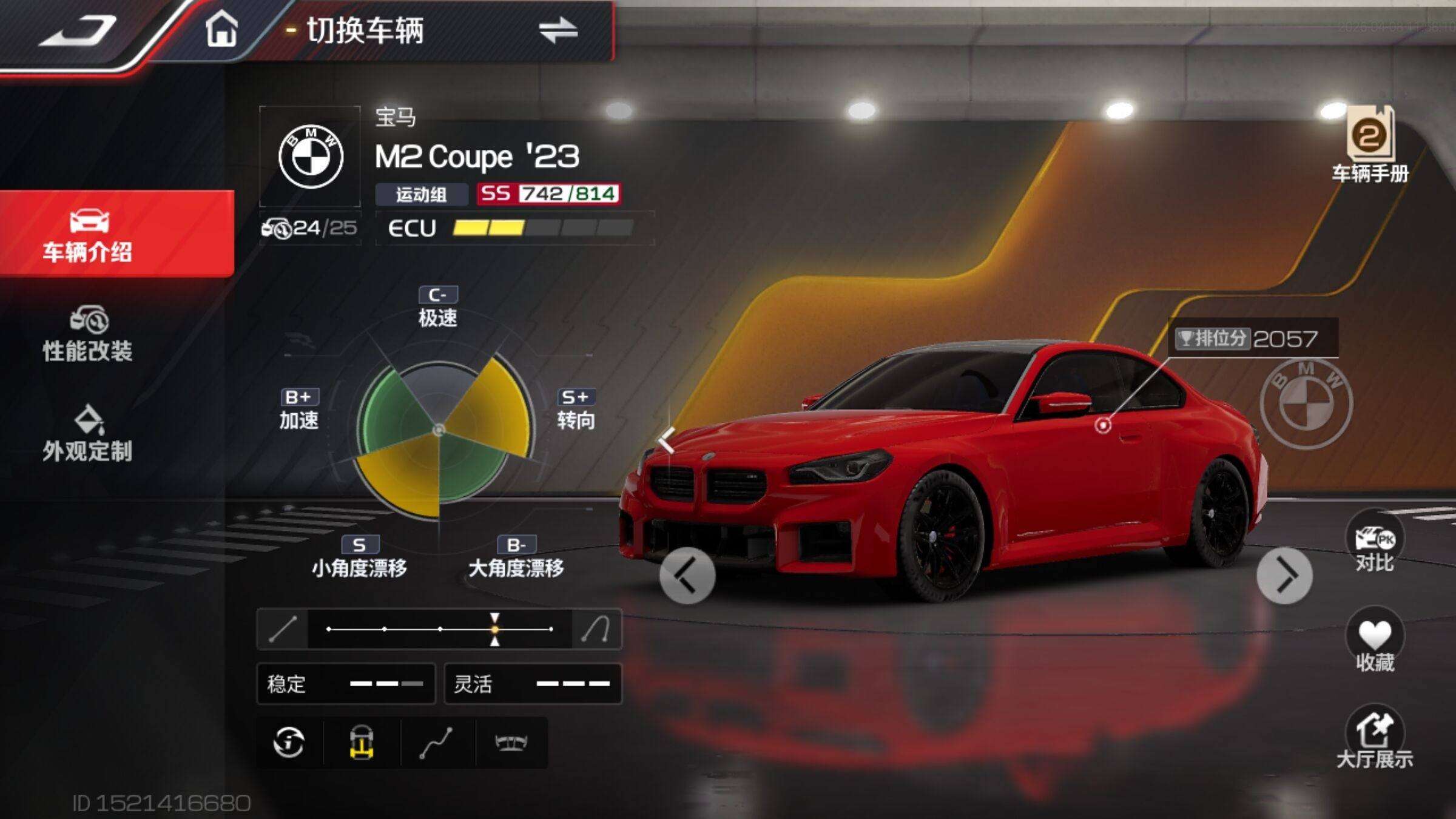The height and width of the screenshot is (819, 1456).
Task: Select the rear spoiler icon
Action: pos(511,743)
